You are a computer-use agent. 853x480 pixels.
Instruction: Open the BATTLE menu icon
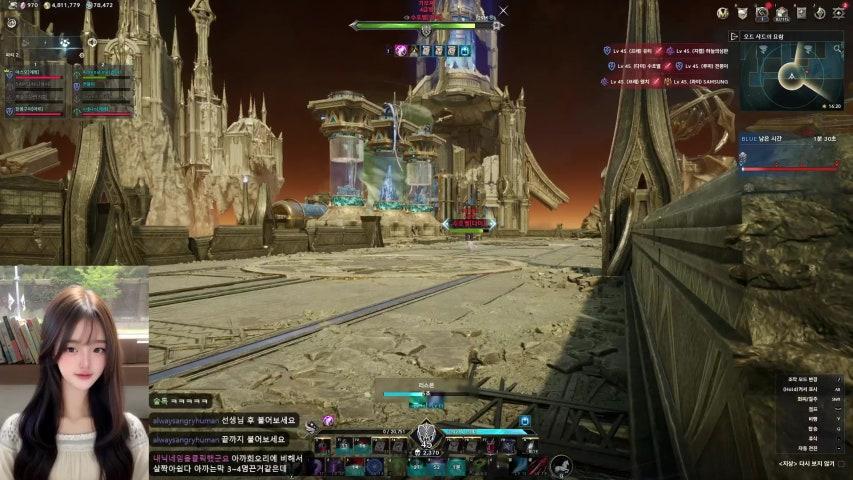tap(783, 14)
